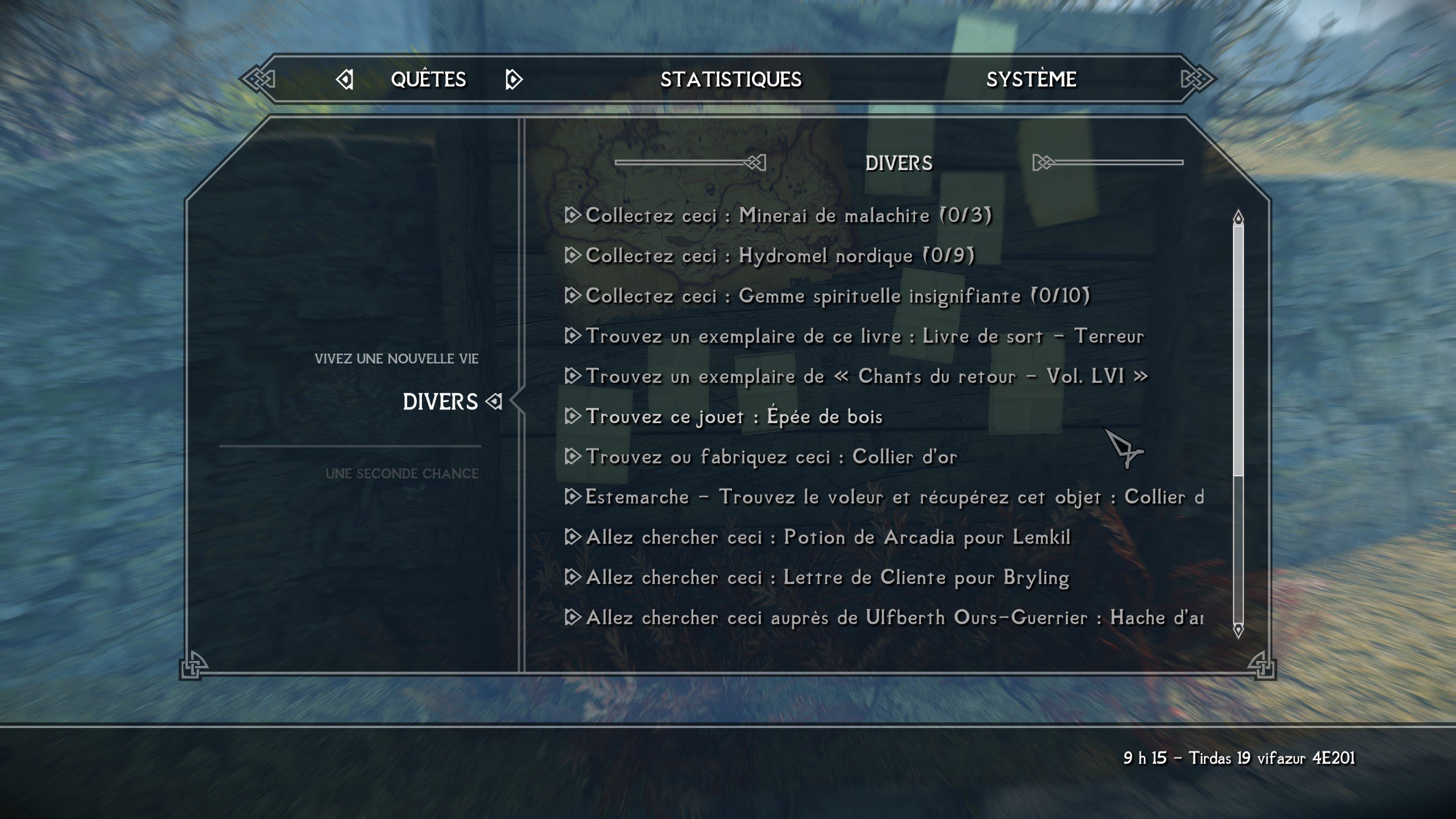Select the Quêtes tab
1456x819 pixels.
(x=428, y=80)
